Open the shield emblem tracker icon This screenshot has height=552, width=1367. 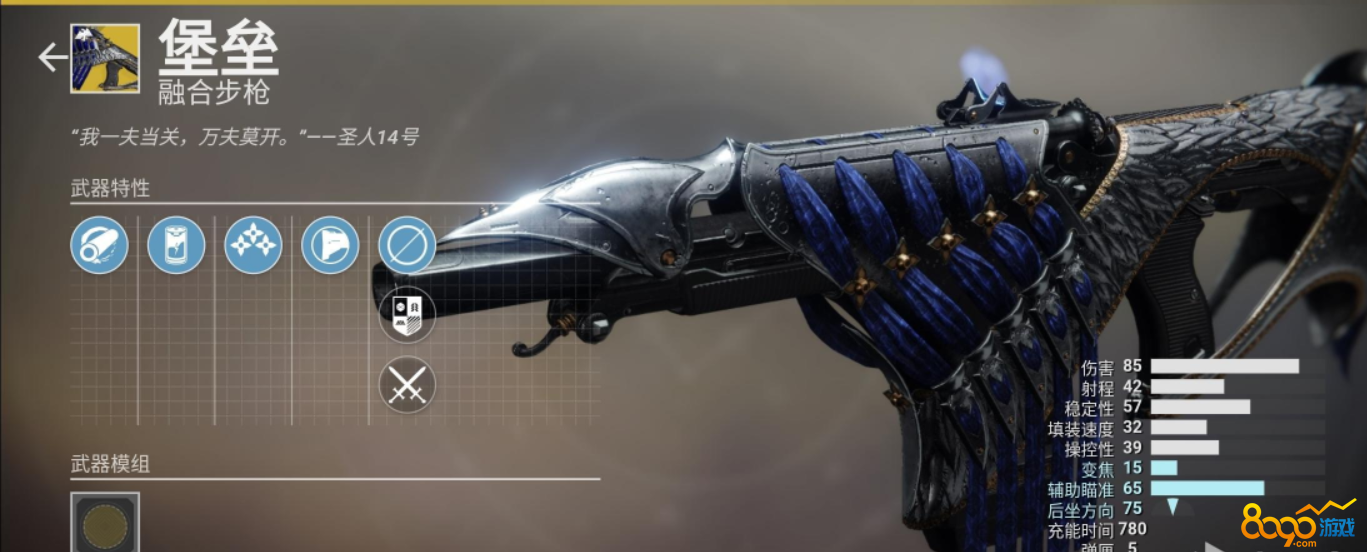click(x=407, y=313)
